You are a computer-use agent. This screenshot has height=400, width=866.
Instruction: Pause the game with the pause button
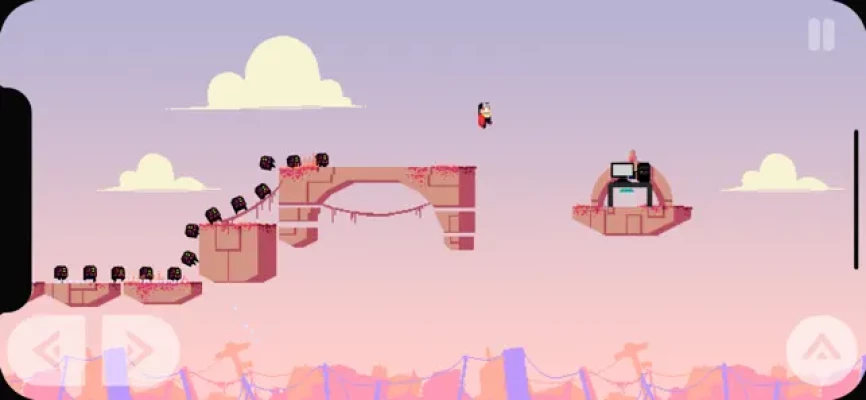click(821, 35)
